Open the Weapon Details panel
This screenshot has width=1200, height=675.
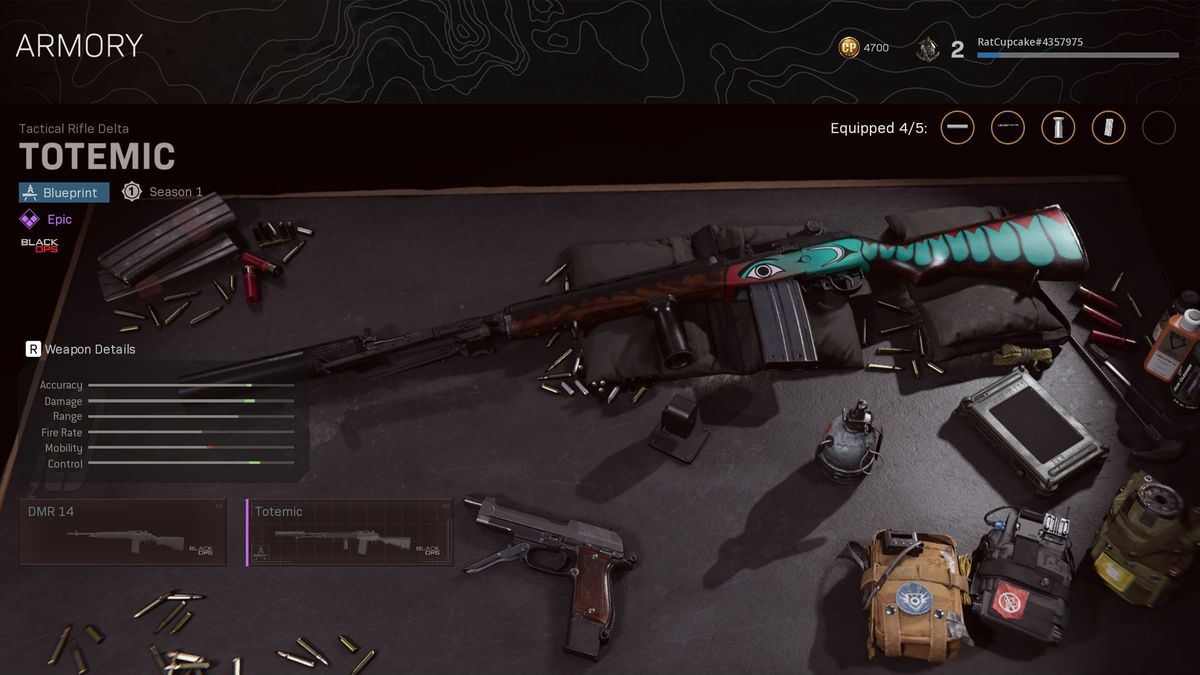click(x=81, y=349)
